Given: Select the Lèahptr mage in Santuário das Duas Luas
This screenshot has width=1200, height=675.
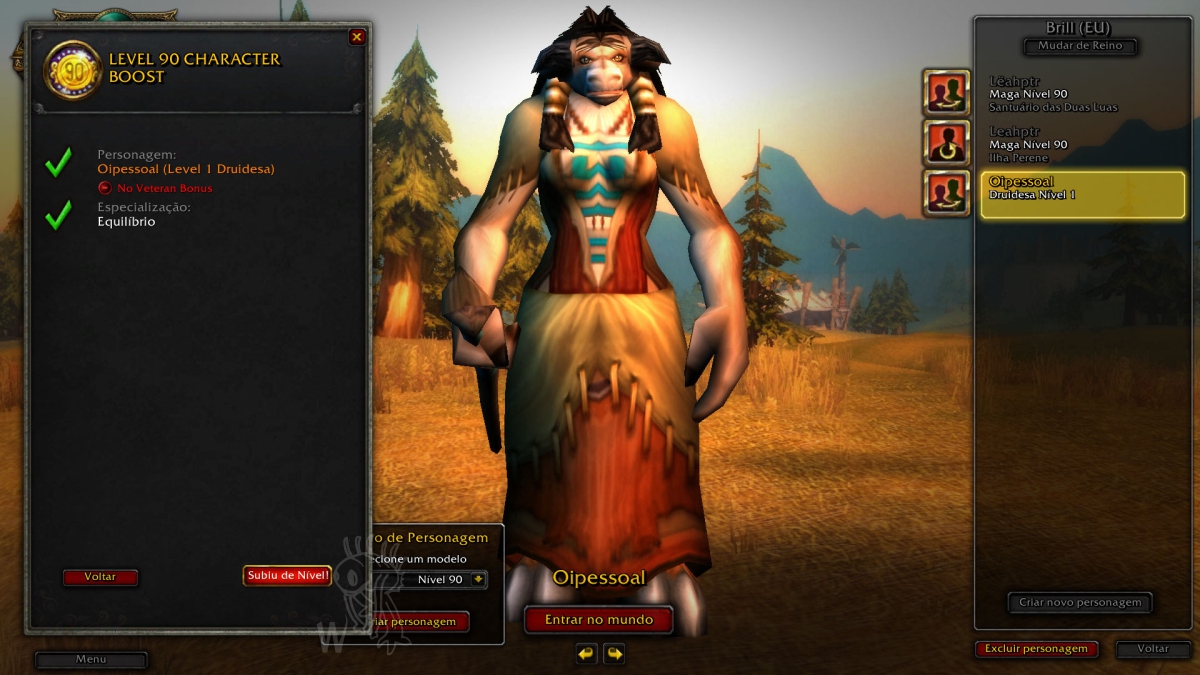Looking at the screenshot, I should pos(1082,94).
